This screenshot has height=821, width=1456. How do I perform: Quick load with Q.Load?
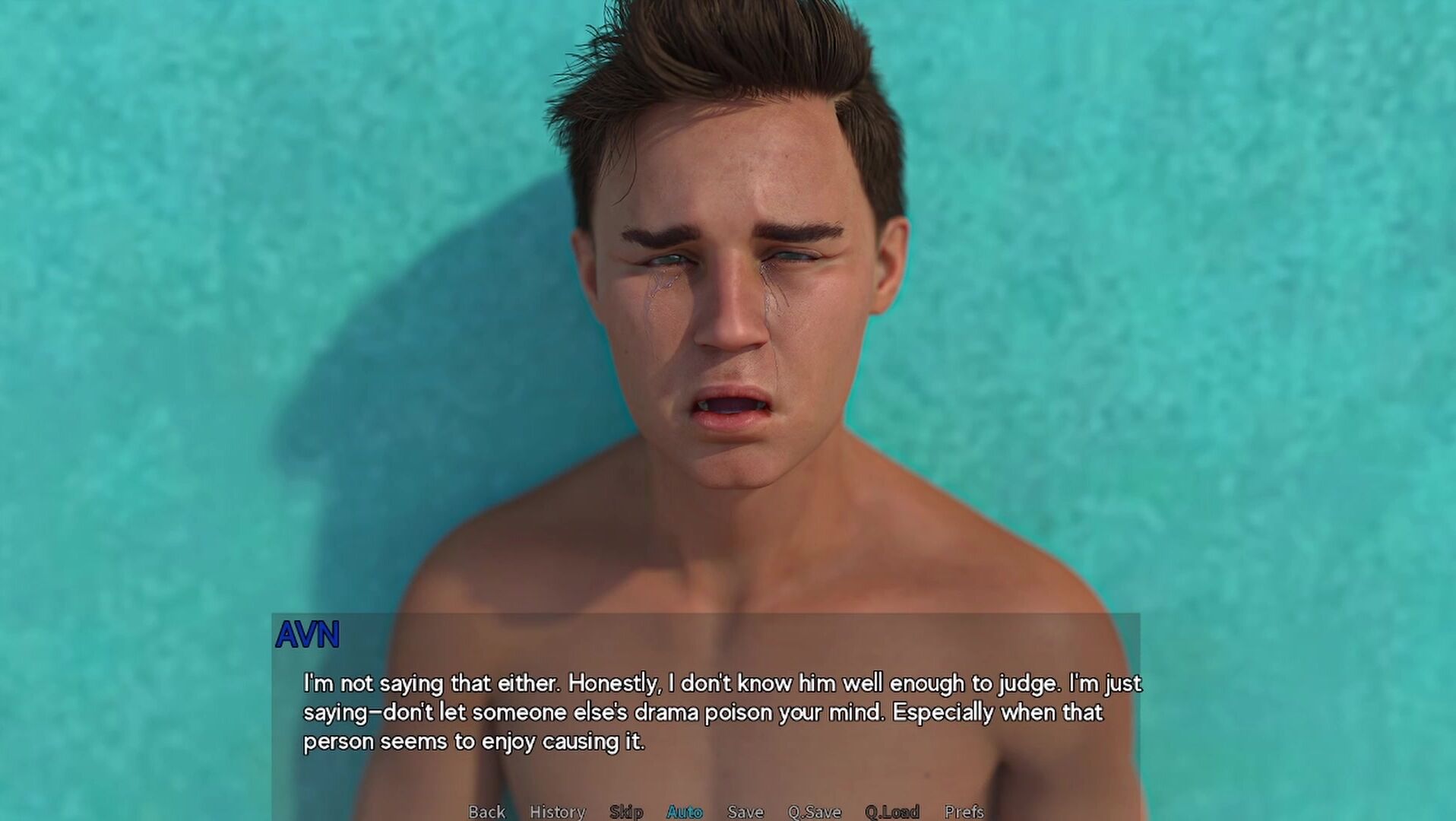892,812
